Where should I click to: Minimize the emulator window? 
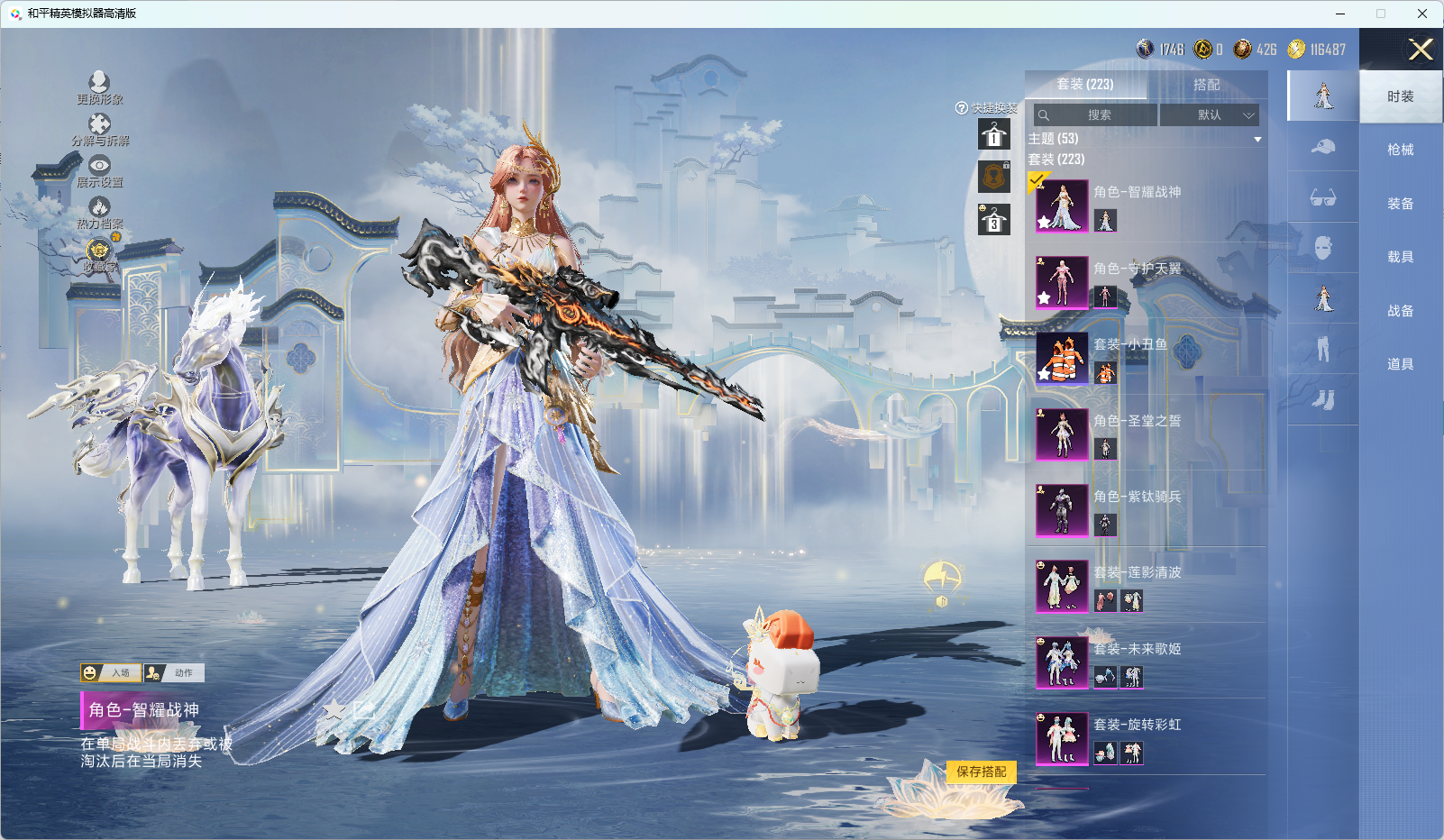[1339, 14]
